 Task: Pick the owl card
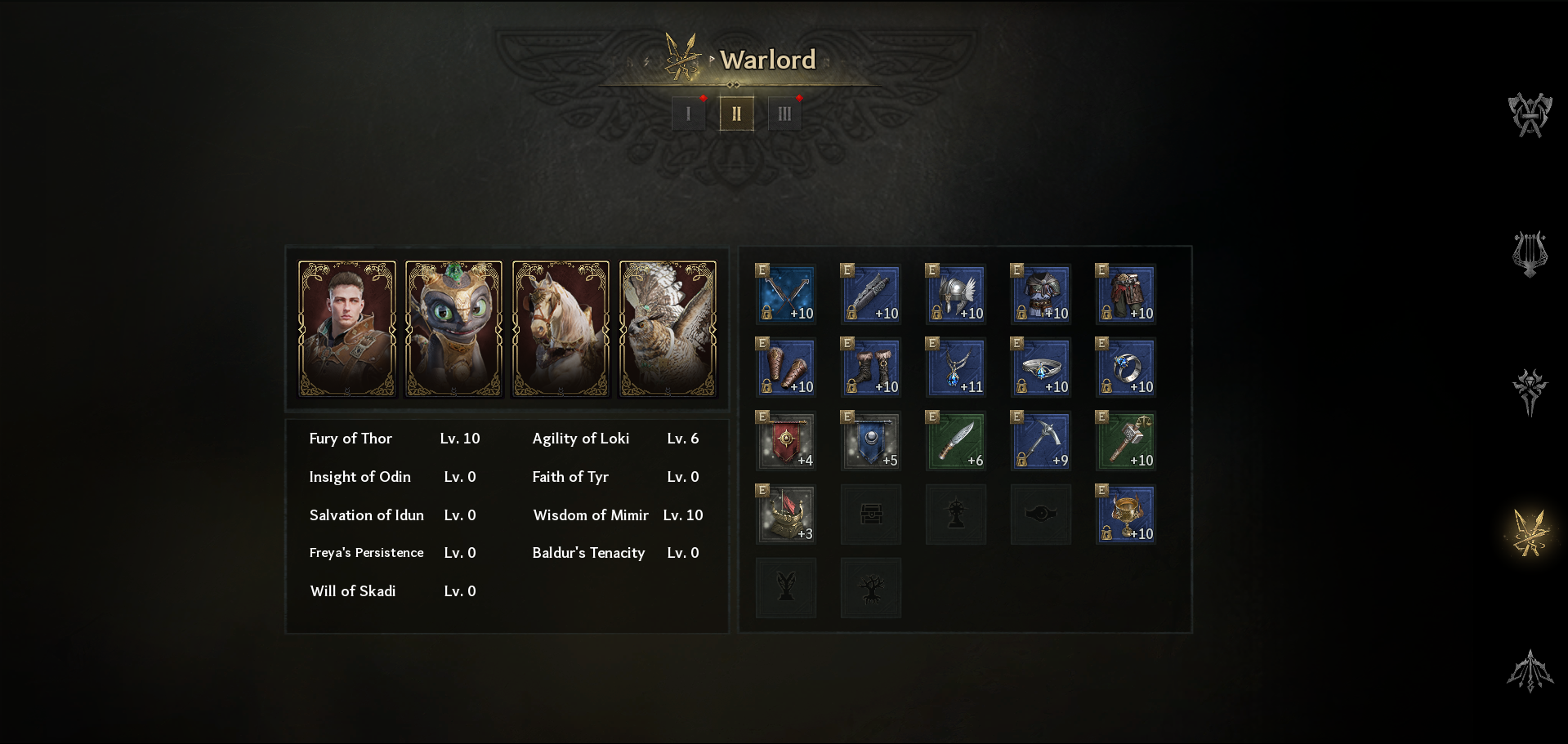click(668, 328)
